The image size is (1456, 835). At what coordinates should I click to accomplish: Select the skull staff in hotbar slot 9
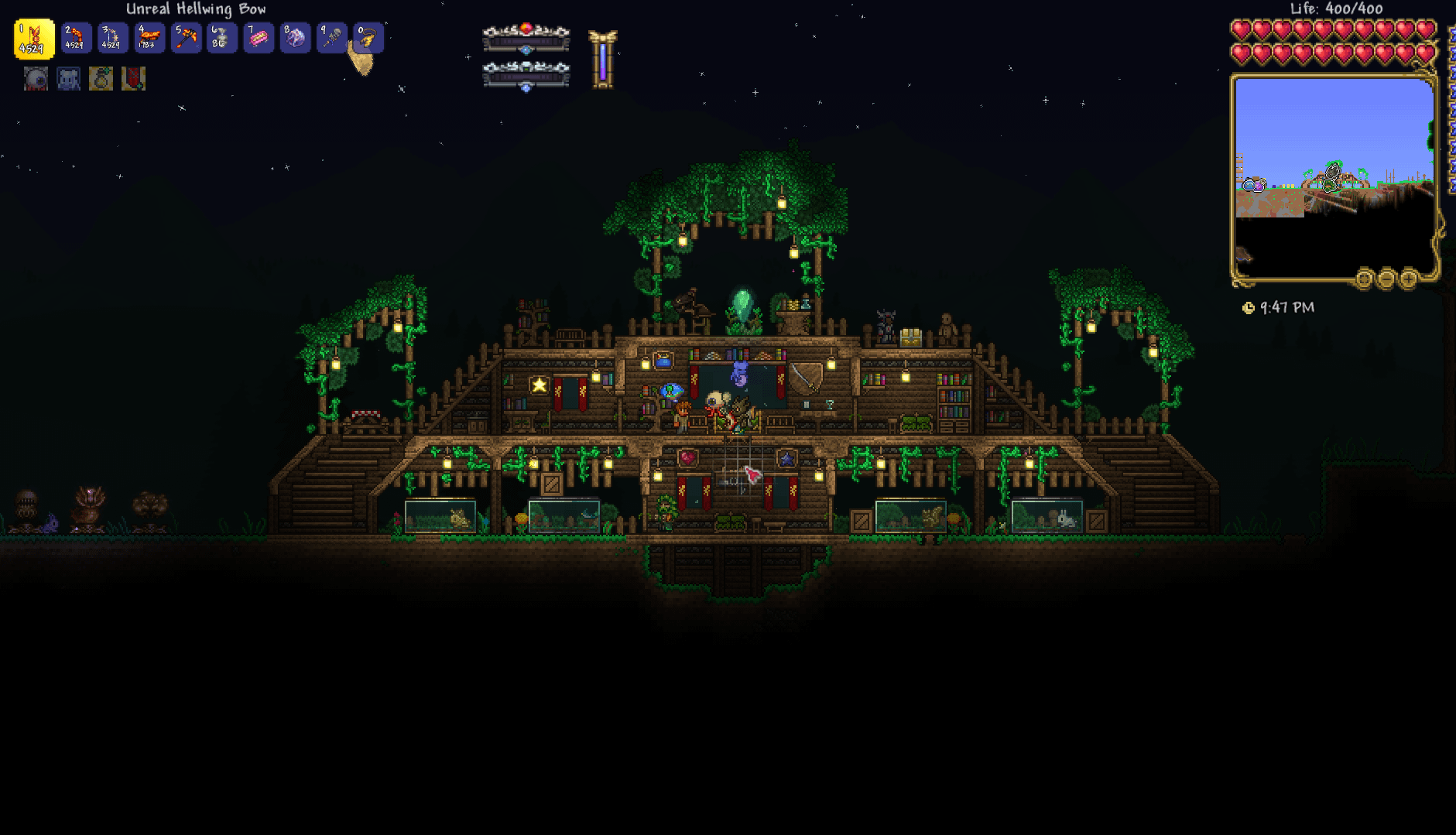pyautogui.click(x=332, y=38)
